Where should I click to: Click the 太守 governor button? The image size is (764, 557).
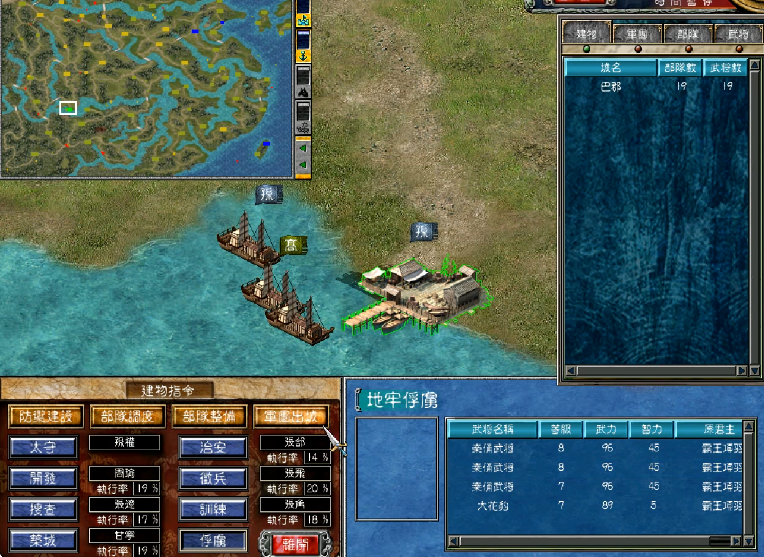(x=44, y=447)
